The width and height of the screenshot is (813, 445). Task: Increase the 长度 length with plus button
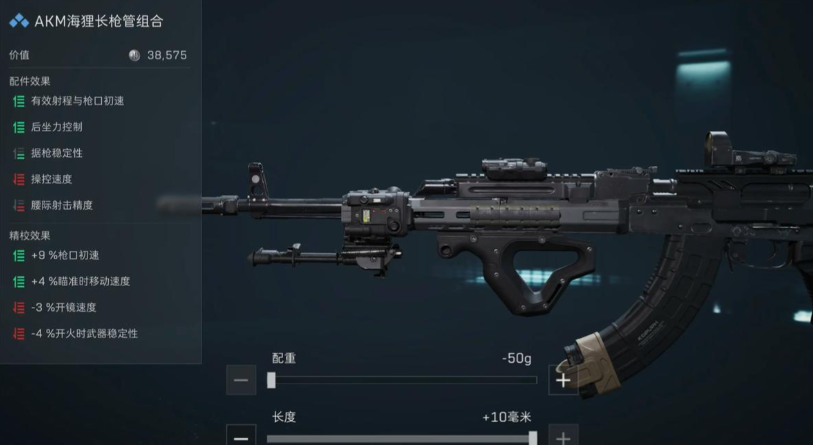[x=563, y=437]
